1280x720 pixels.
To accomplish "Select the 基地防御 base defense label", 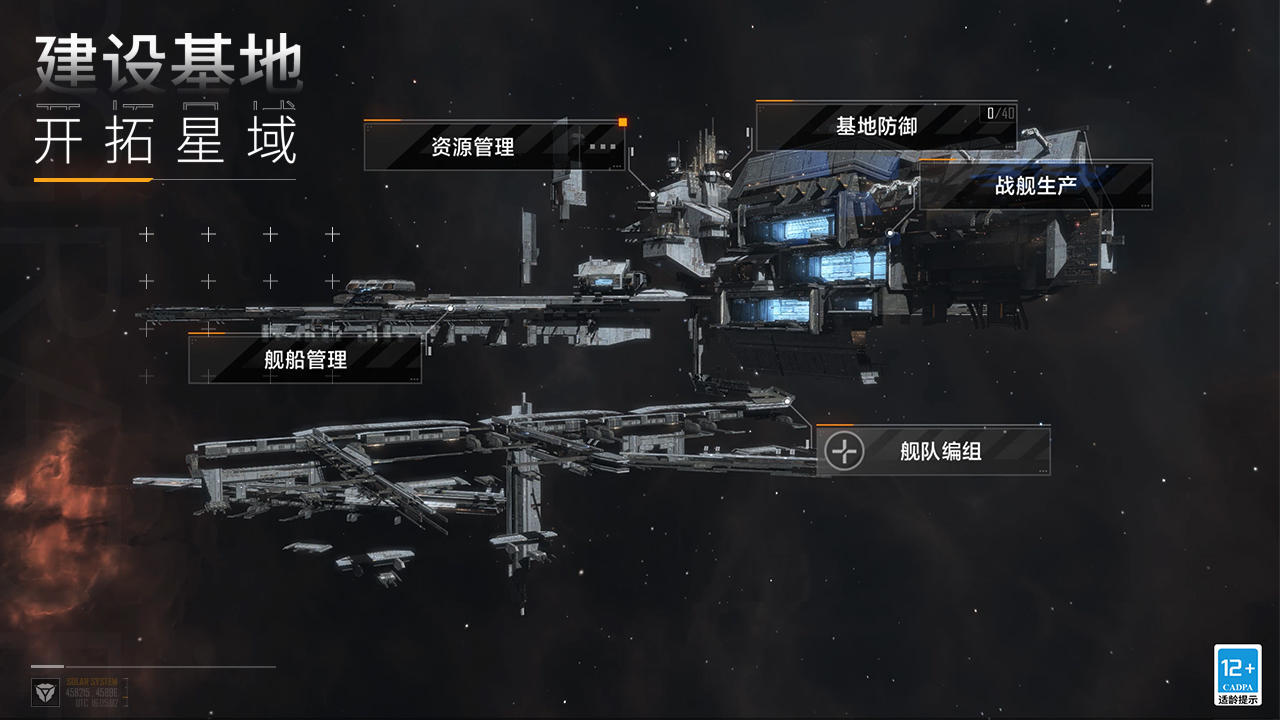I will pyautogui.click(x=876, y=126).
